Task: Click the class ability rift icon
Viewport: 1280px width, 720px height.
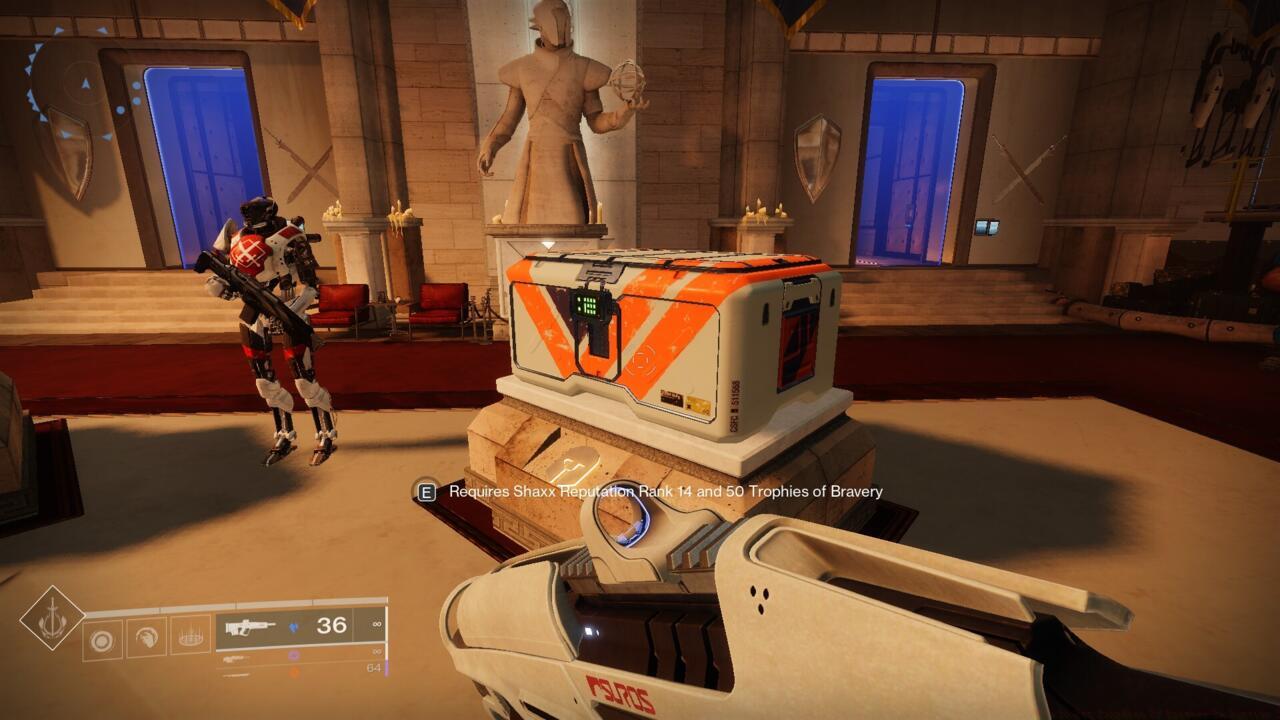Action: pos(189,635)
